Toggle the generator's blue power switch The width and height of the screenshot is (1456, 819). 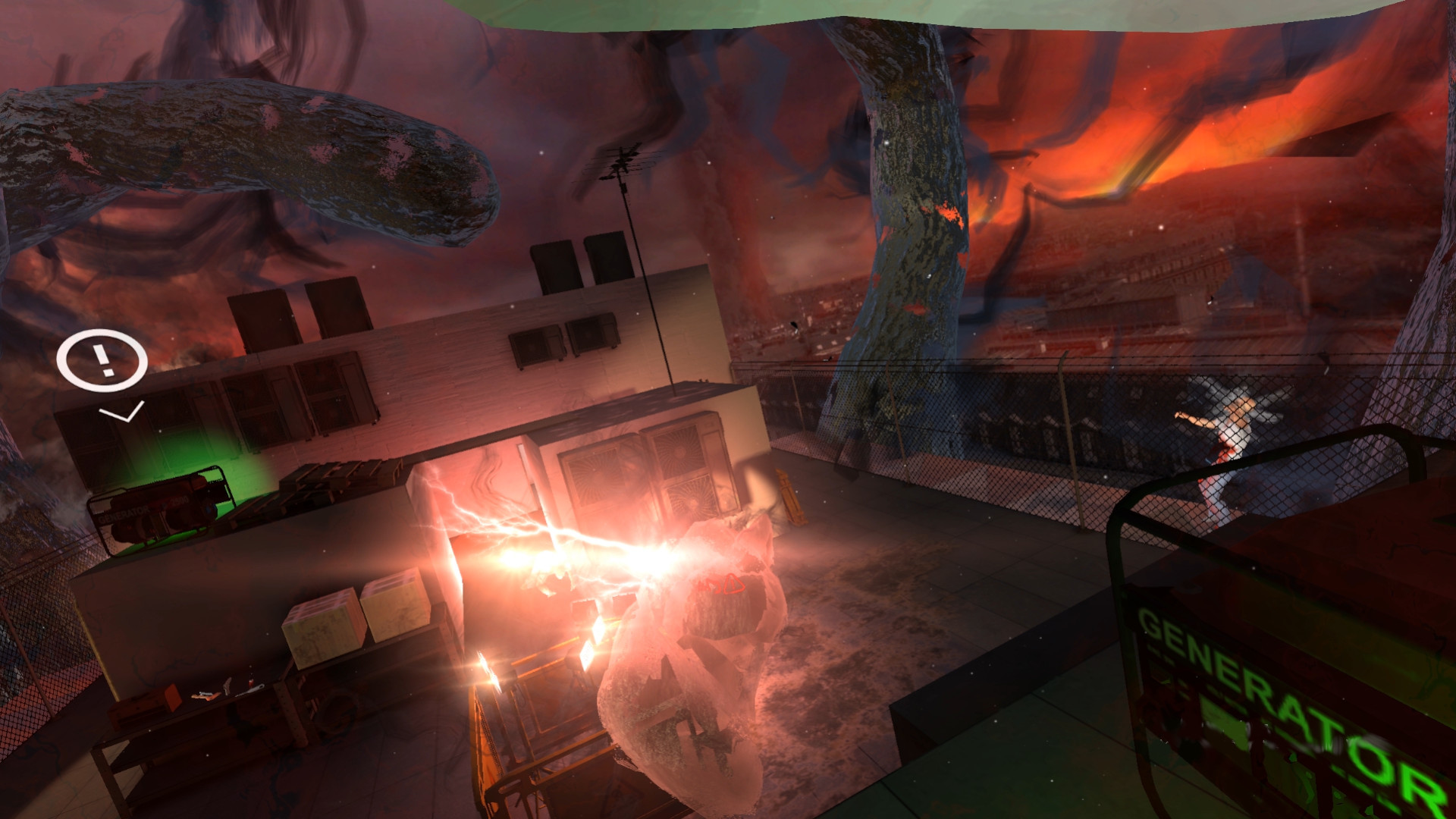[209, 510]
